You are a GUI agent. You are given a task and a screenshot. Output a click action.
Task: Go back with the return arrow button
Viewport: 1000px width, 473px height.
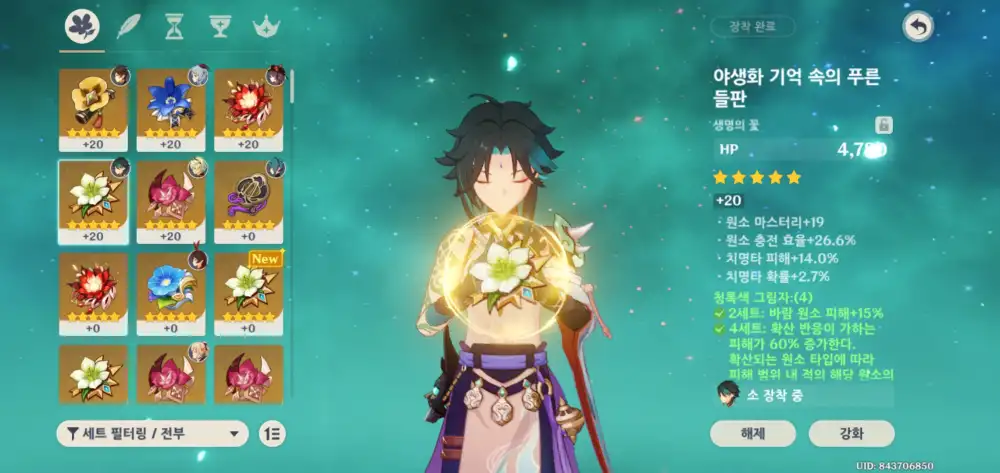tap(917, 27)
